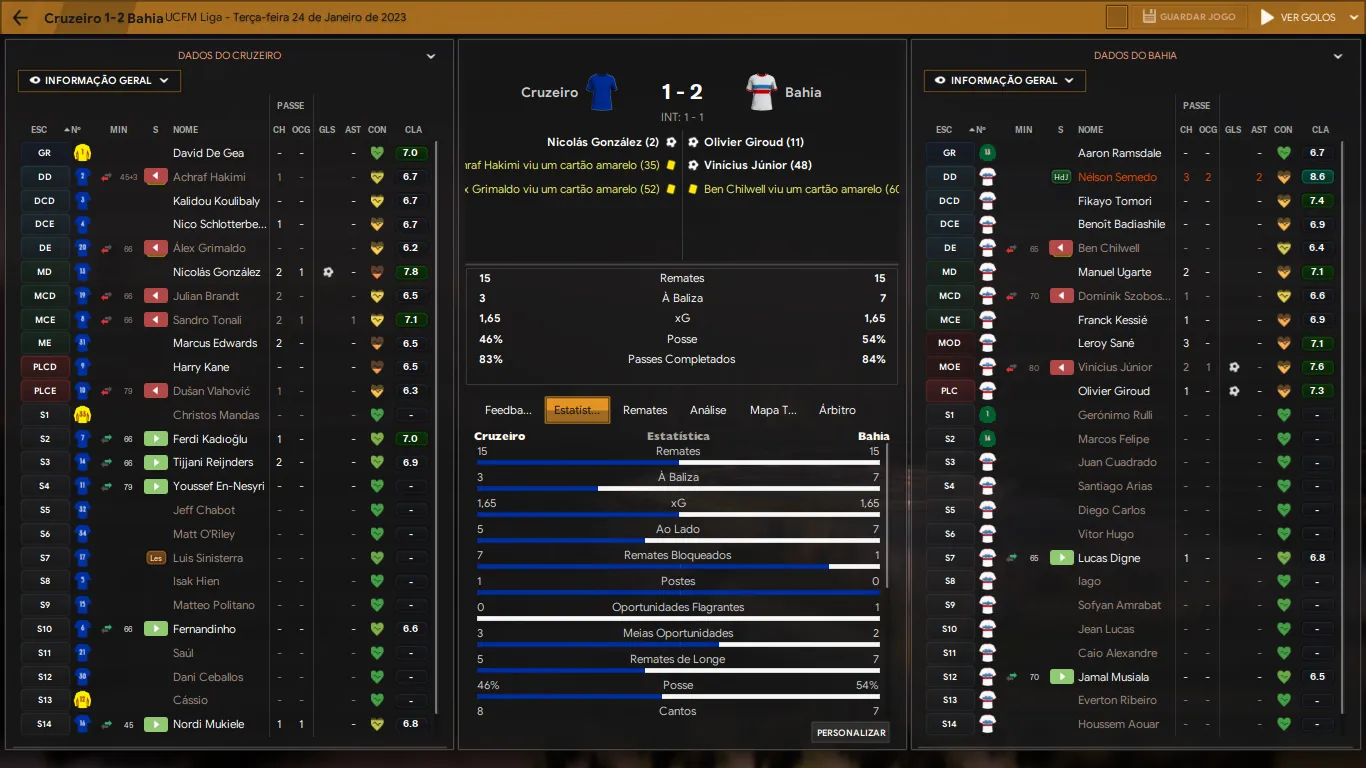Viewport: 1366px width, 768px height.
Task: Switch to the Feedback tab
Action: coord(508,410)
